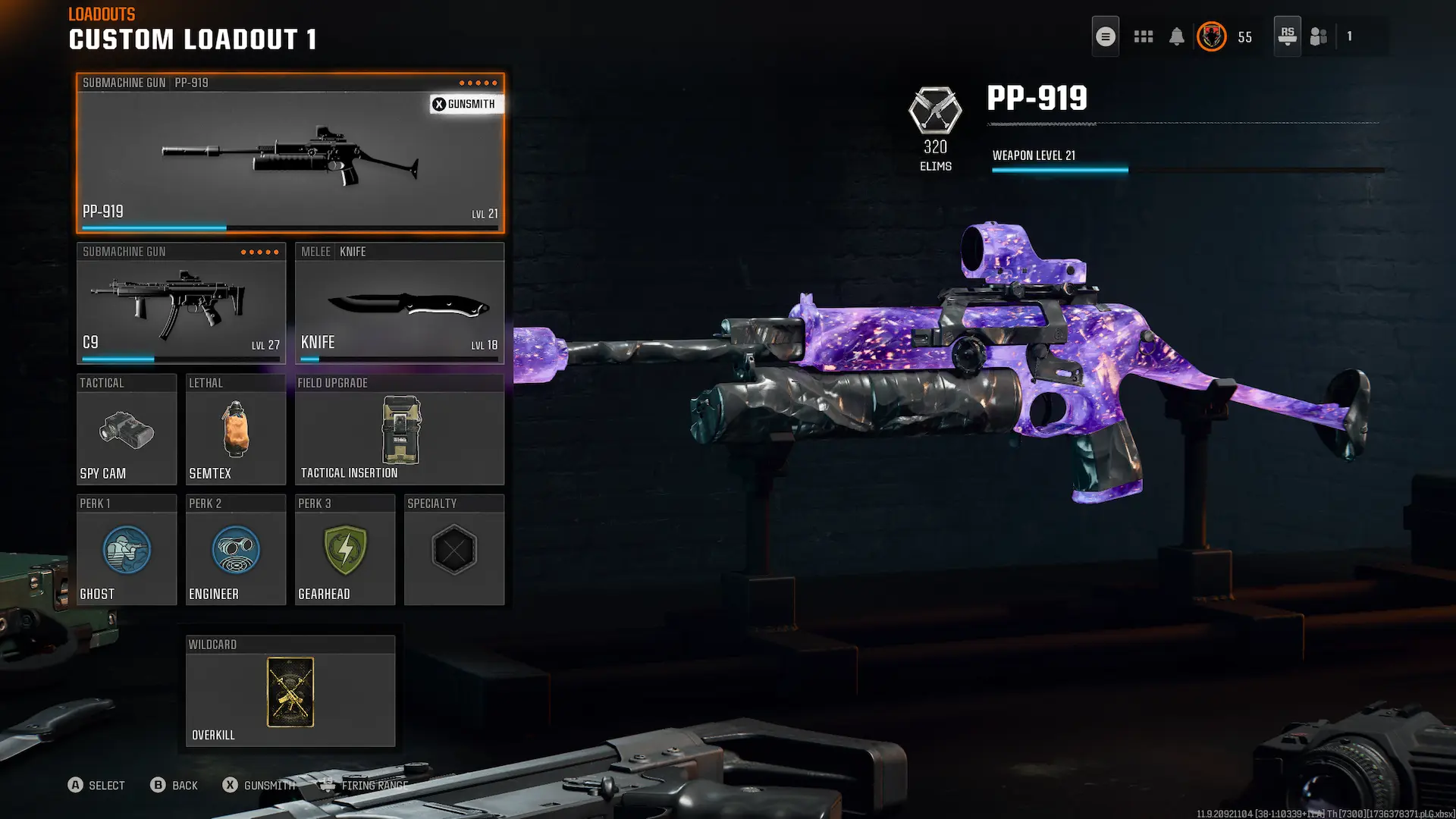
Task: Open the main menu hamburger icon
Action: click(x=1105, y=36)
